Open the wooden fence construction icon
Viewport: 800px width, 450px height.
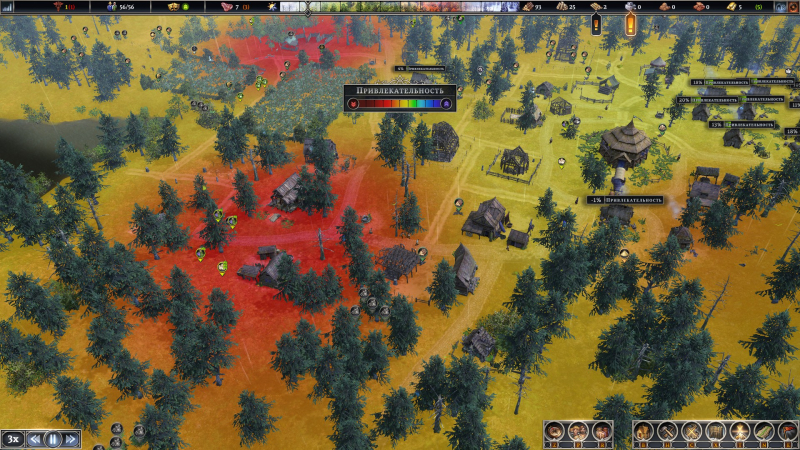(715, 432)
